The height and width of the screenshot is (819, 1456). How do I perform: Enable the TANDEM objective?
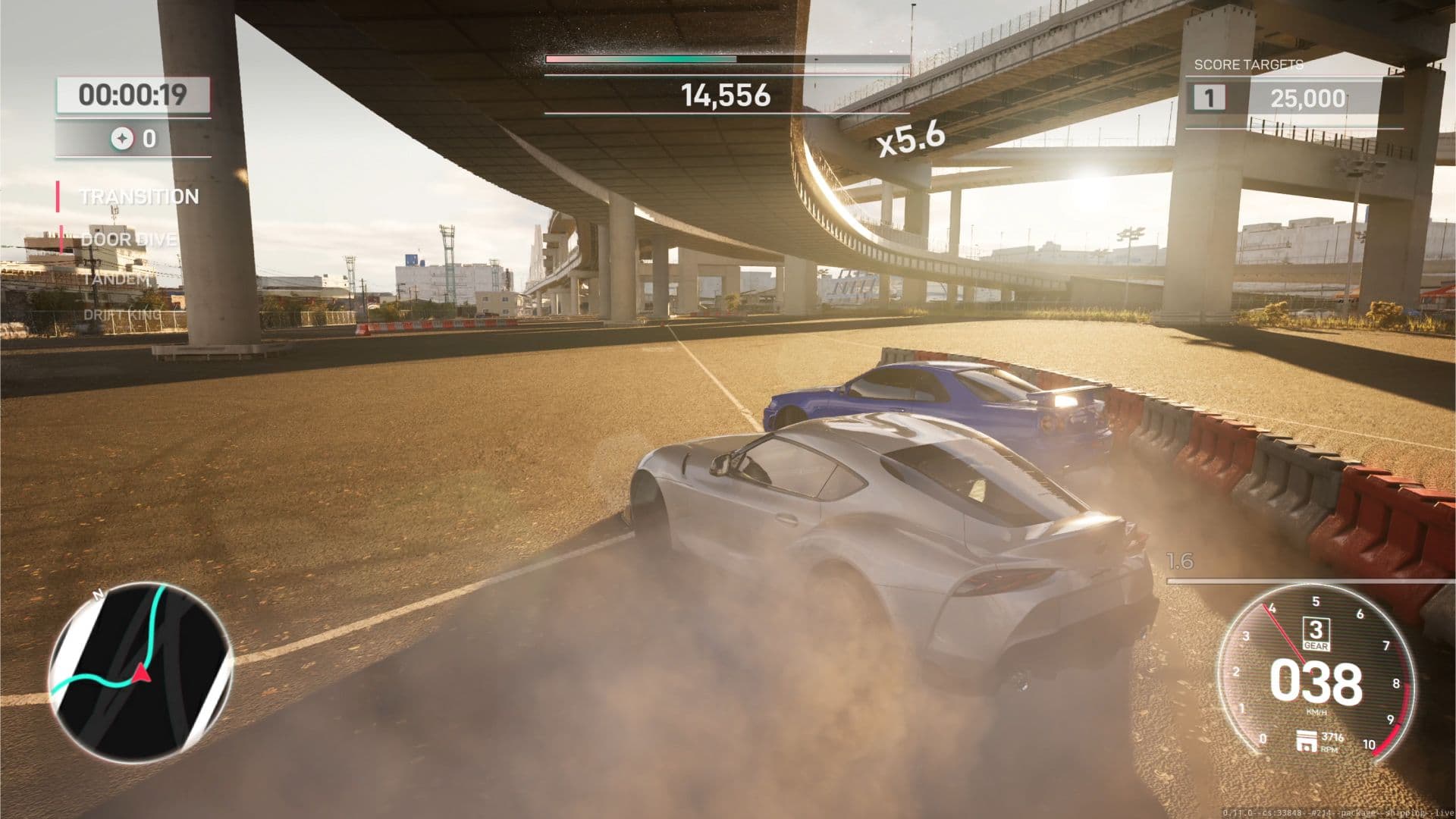click(x=114, y=281)
